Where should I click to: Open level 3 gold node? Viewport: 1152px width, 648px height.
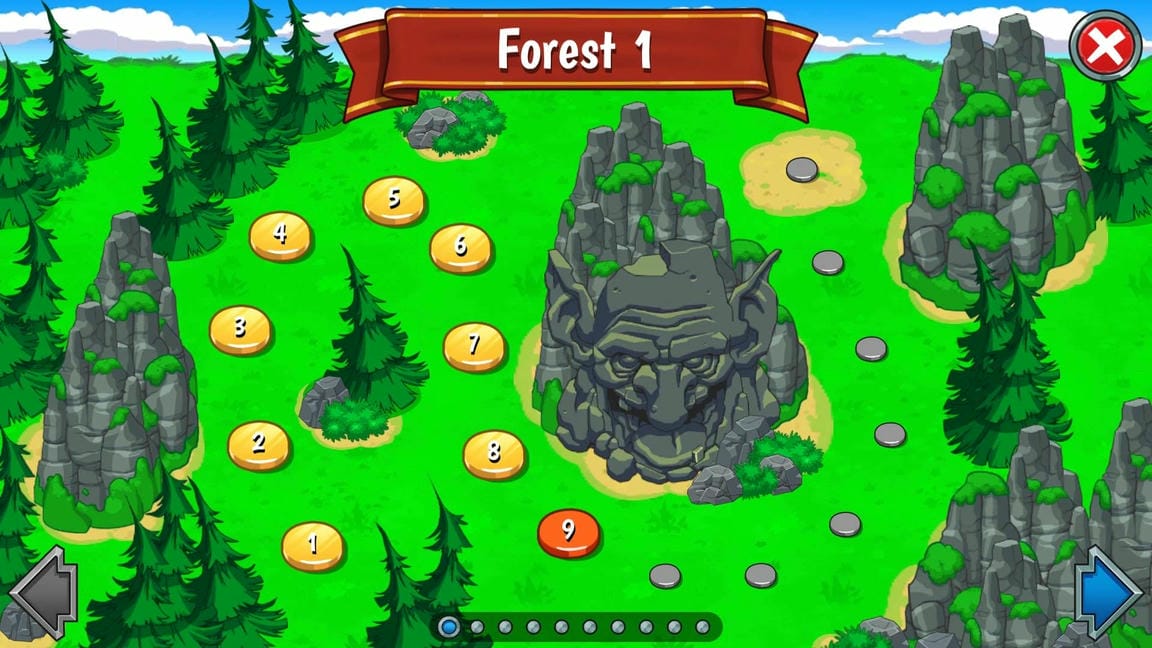click(240, 328)
